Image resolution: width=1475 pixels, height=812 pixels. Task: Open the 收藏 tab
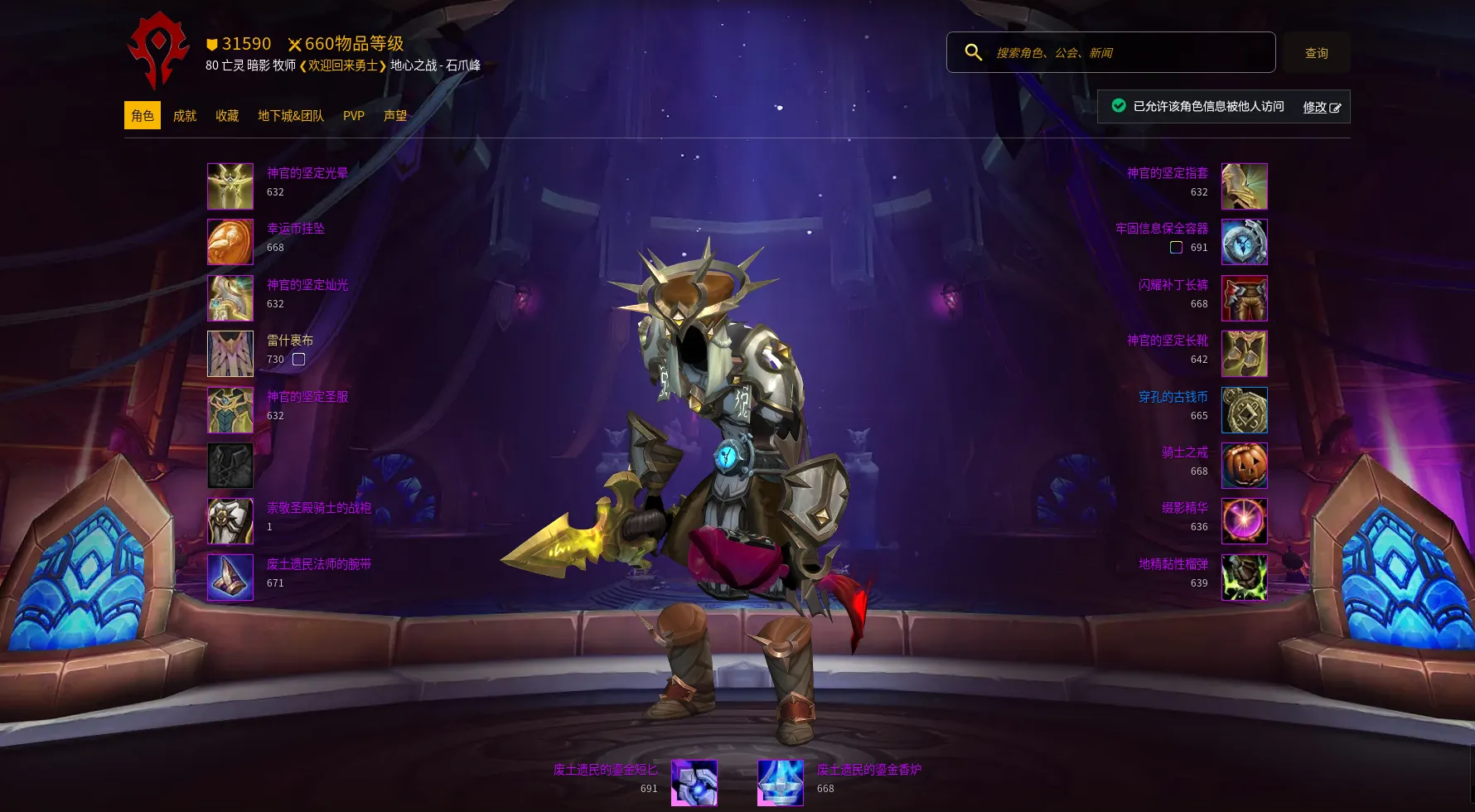pos(227,116)
